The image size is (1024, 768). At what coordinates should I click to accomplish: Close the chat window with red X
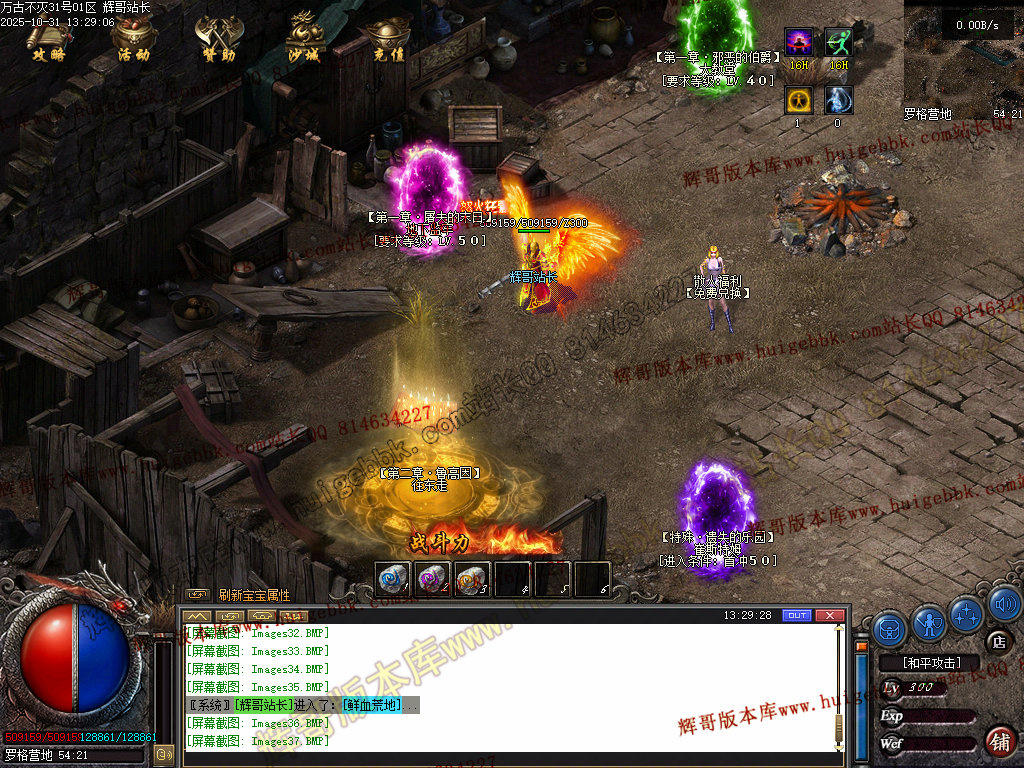click(x=829, y=615)
